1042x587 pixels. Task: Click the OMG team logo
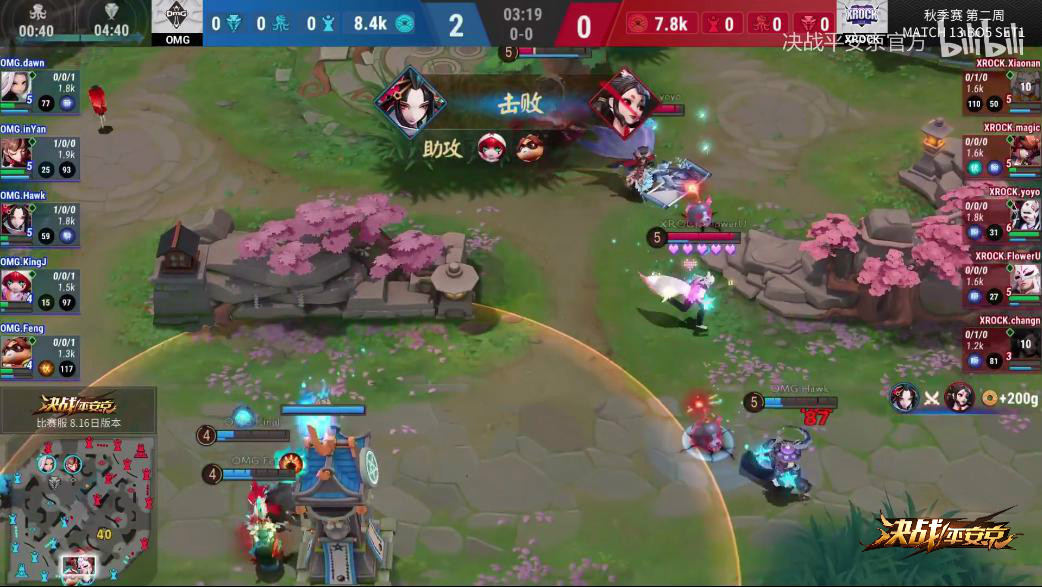coord(176,20)
